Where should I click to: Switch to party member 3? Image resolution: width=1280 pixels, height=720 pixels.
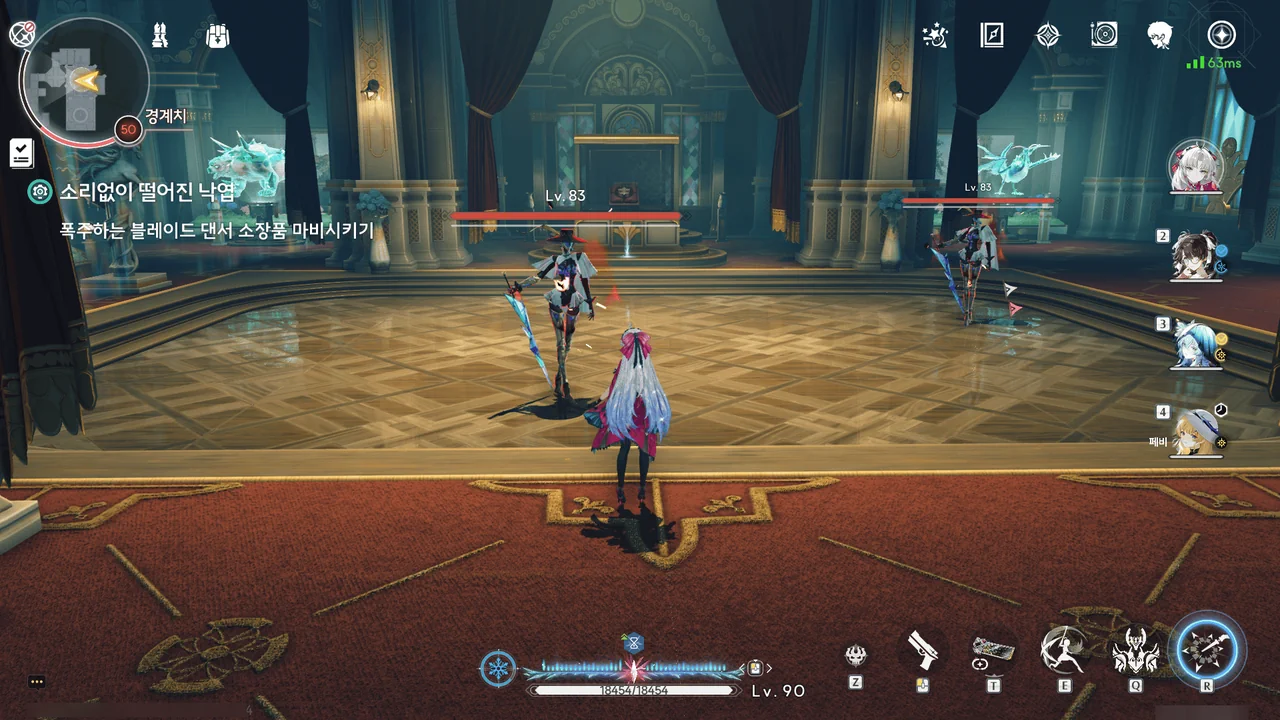[x=1197, y=343]
